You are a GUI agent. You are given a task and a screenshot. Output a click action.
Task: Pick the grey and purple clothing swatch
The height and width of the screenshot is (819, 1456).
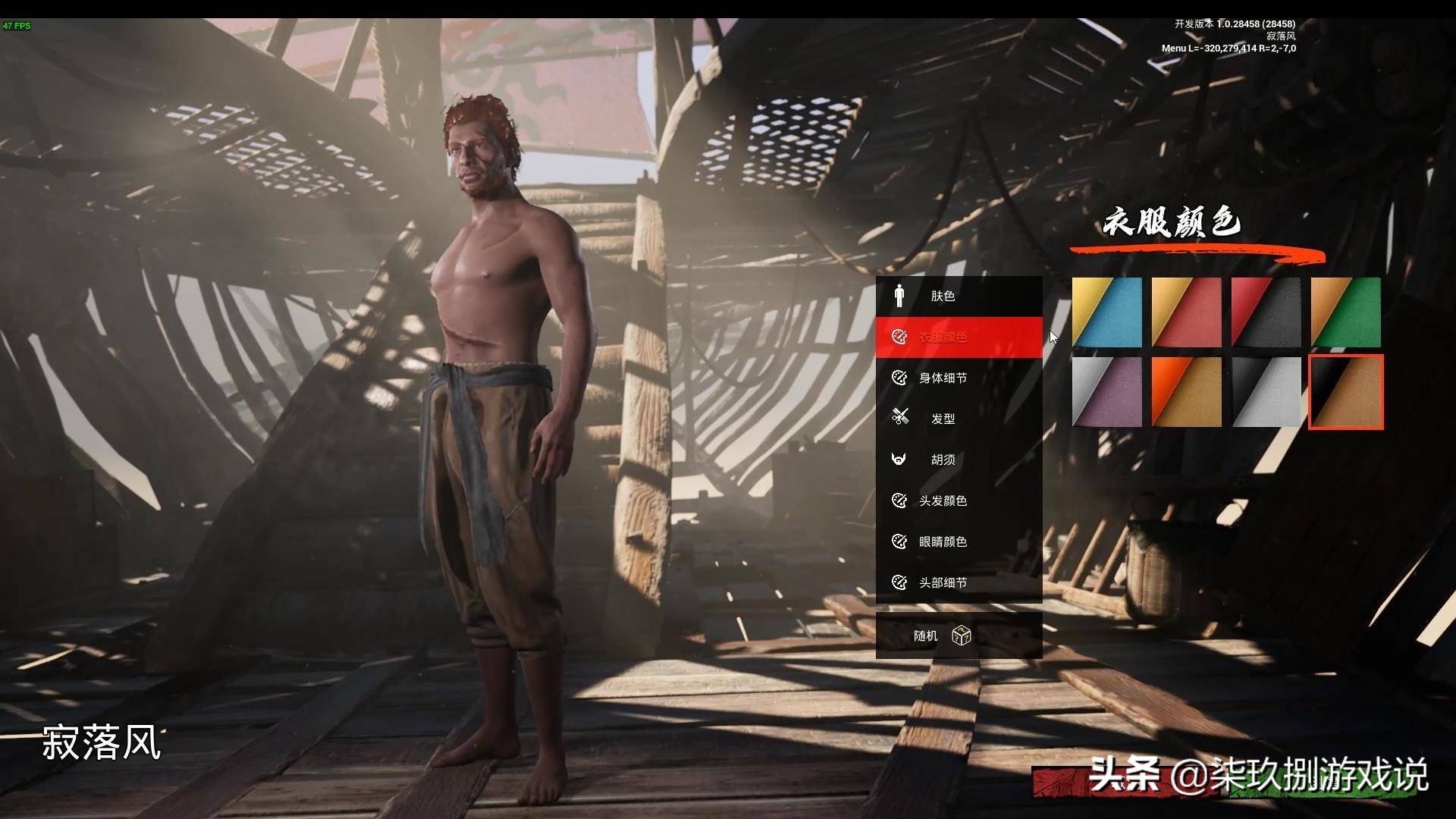(x=1107, y=392)
